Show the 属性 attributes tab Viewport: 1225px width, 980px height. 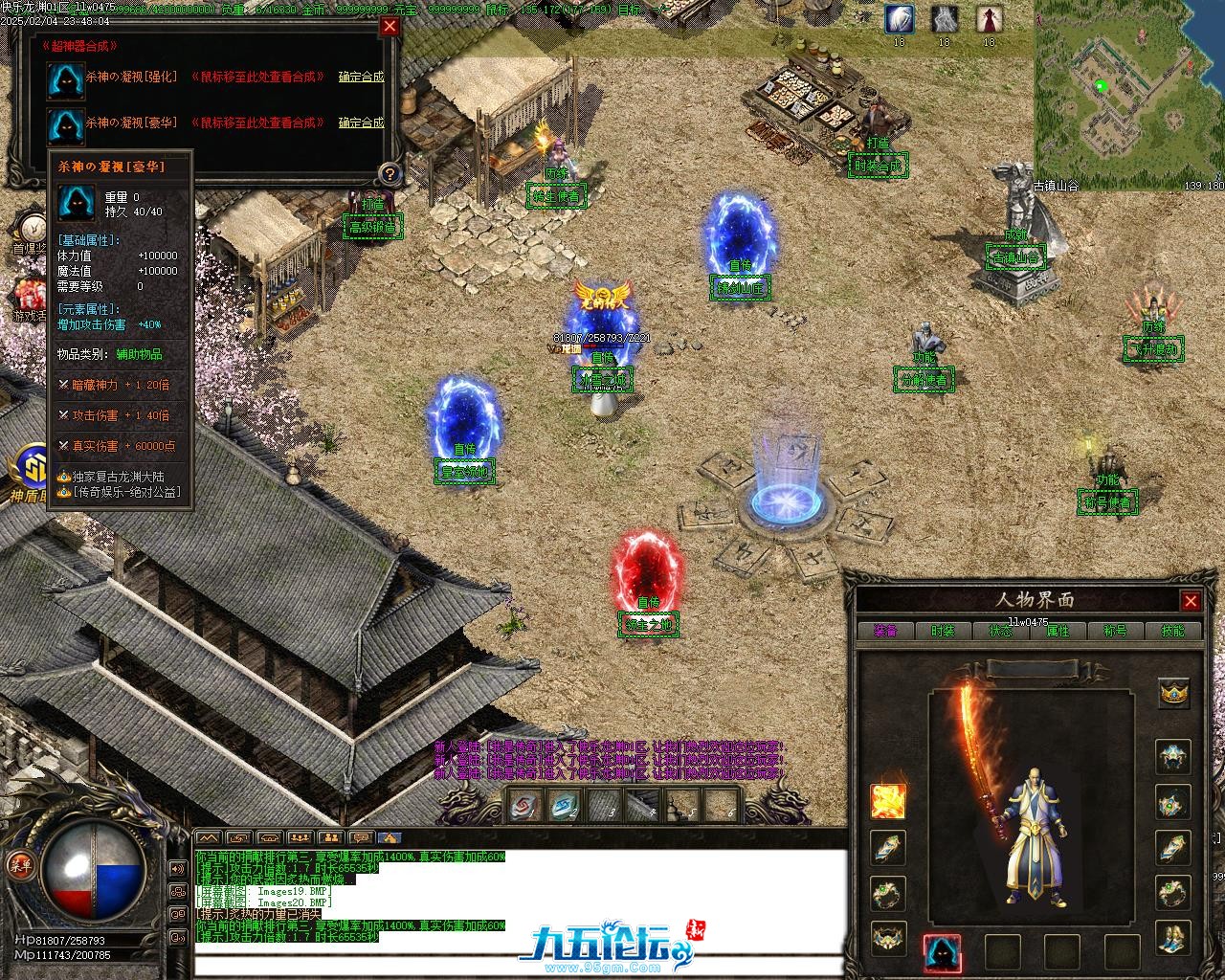click(x=1058, y=631)
